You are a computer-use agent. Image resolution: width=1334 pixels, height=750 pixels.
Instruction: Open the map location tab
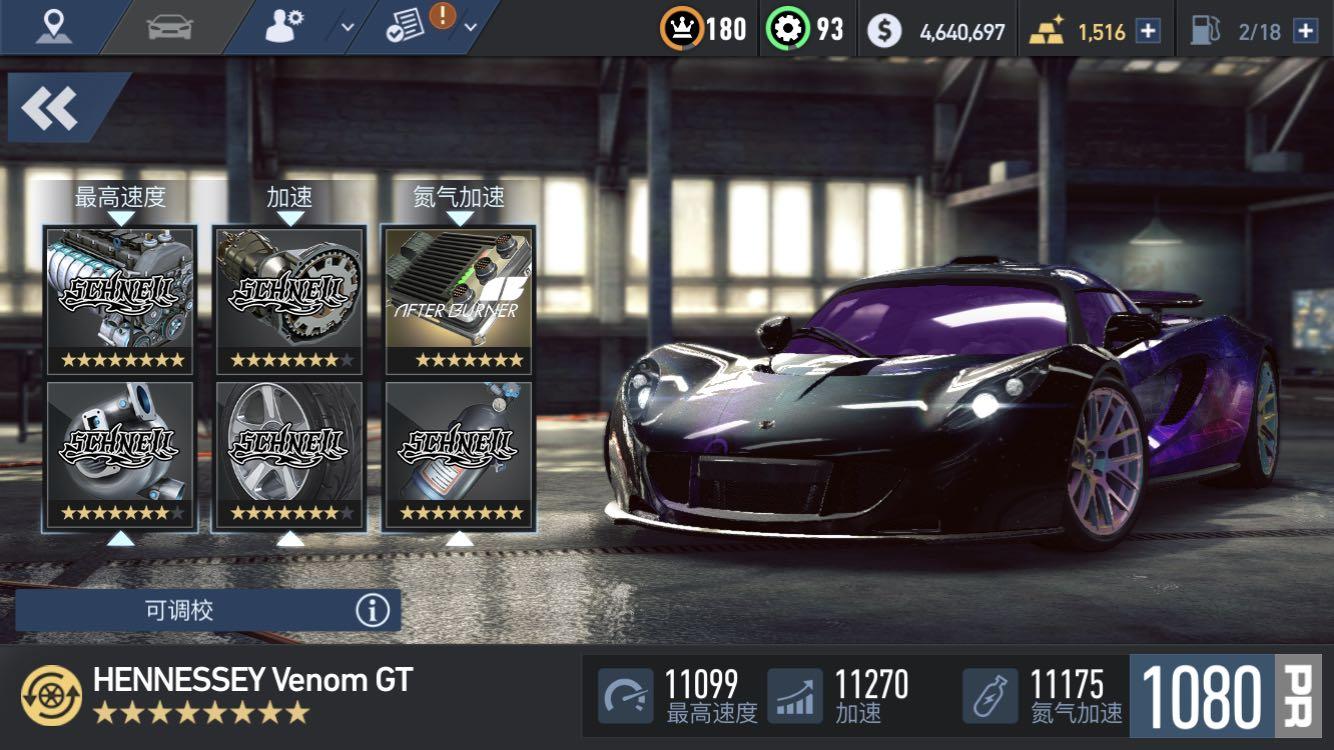[x=53, y=27]
